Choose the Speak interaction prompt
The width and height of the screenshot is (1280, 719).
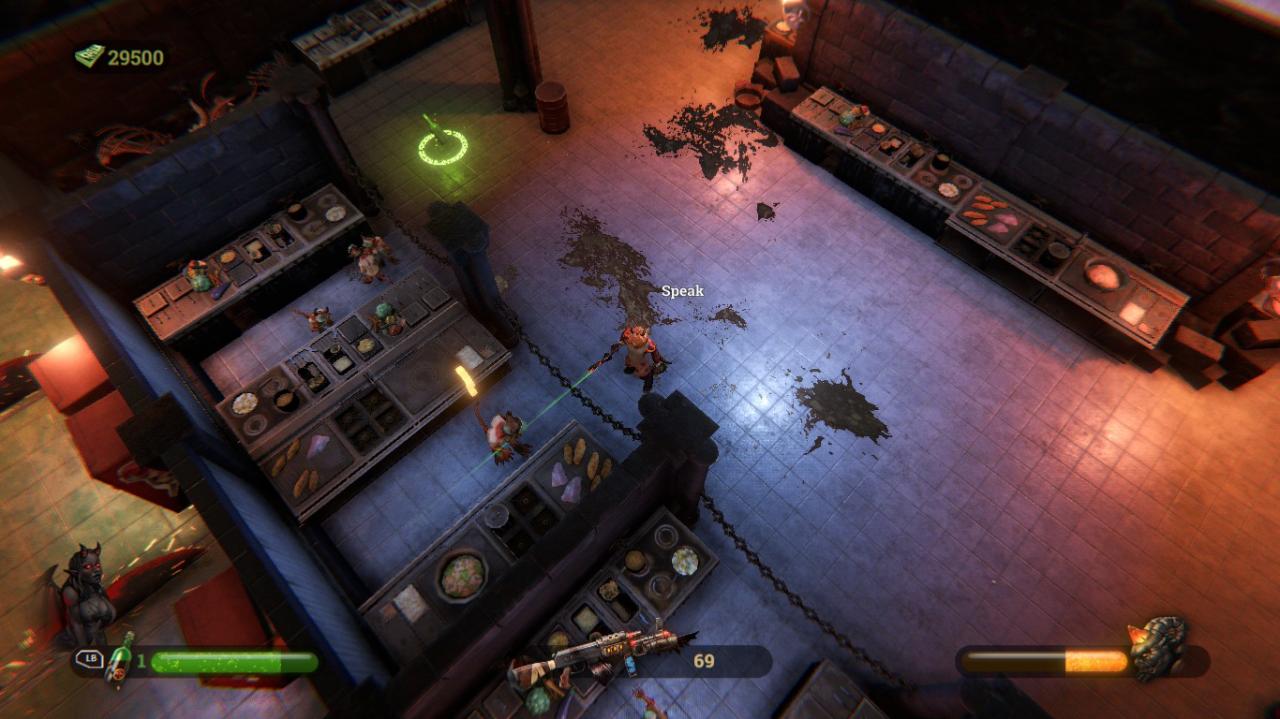tap(682, 291)
